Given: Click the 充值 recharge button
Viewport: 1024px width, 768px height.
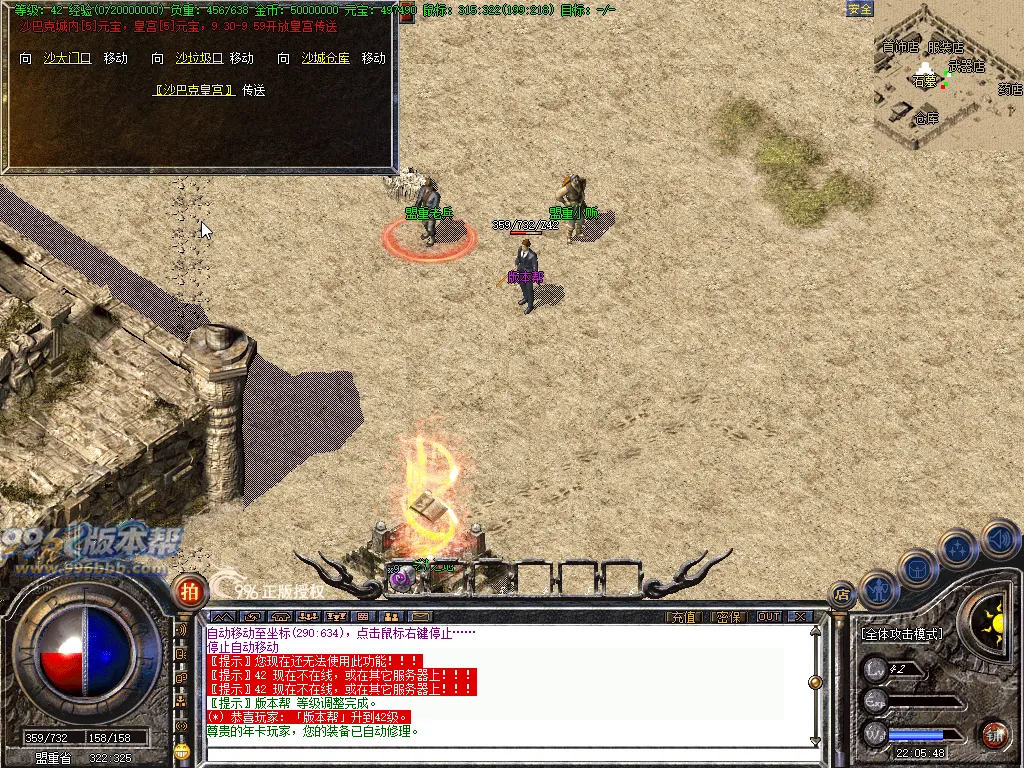Looking at the screenshot, I should coord(682,617).
